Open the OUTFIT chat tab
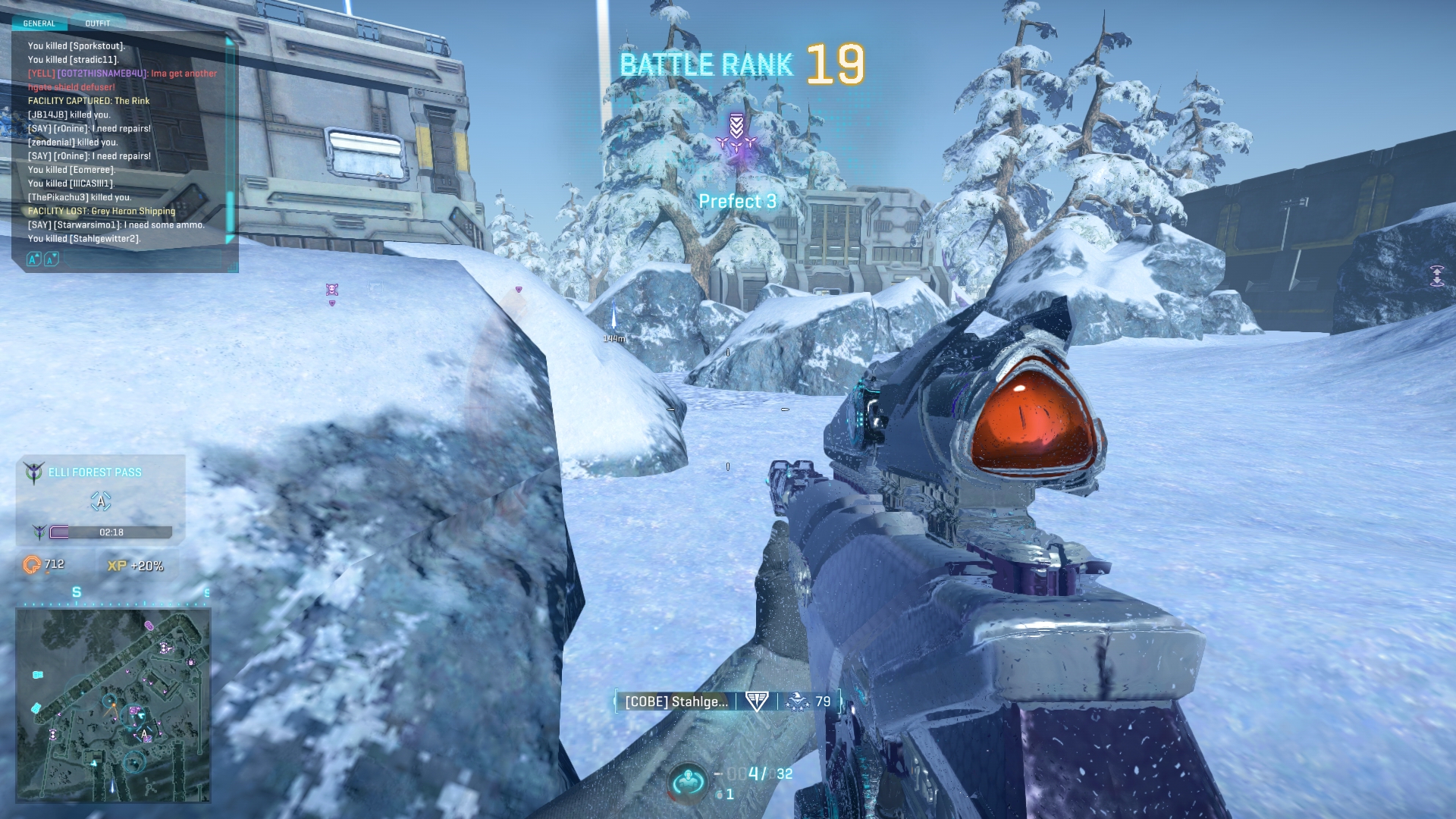 tap(98, 24)
